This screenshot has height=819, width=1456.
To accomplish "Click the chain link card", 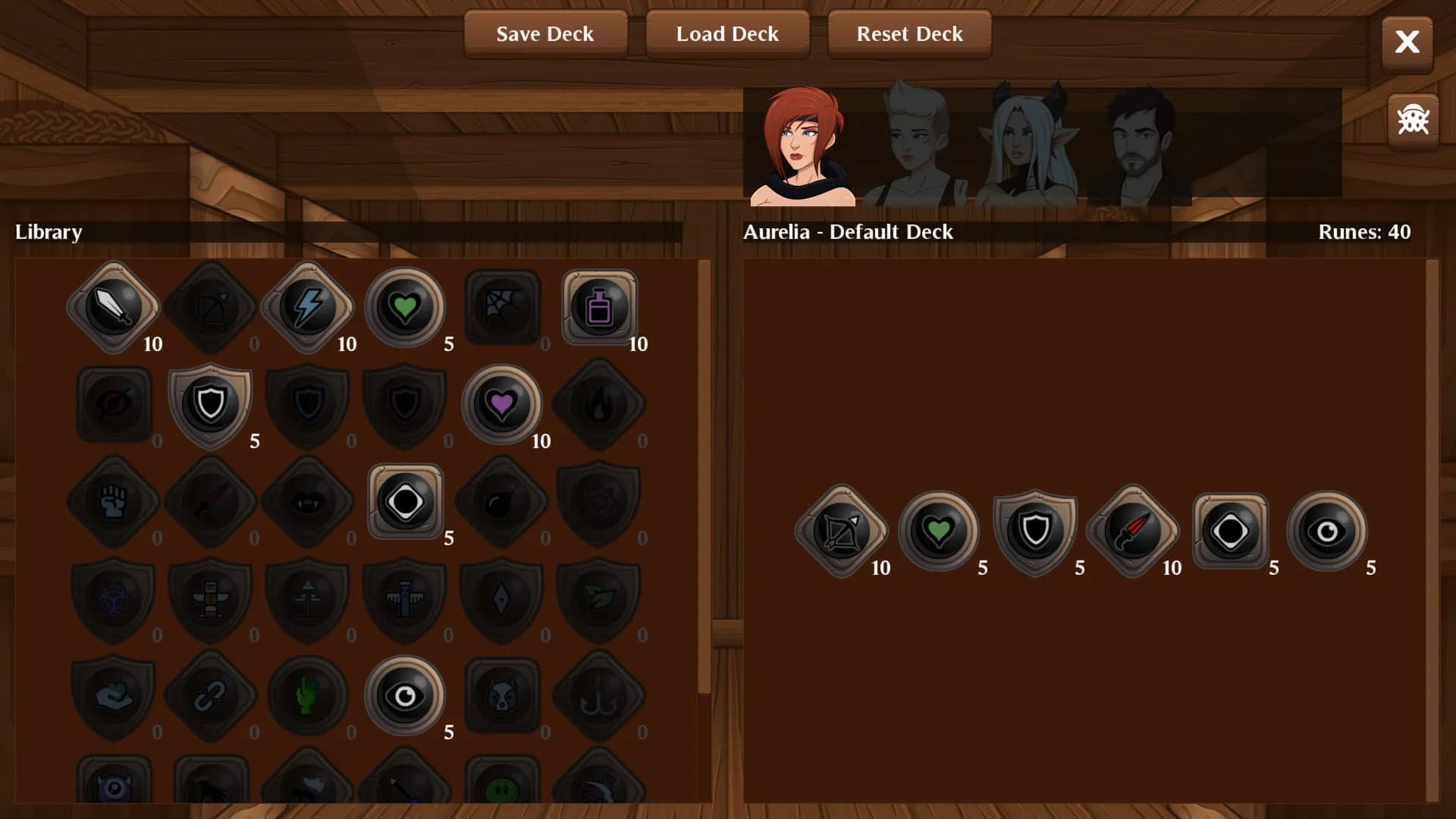I will point(211,695).
